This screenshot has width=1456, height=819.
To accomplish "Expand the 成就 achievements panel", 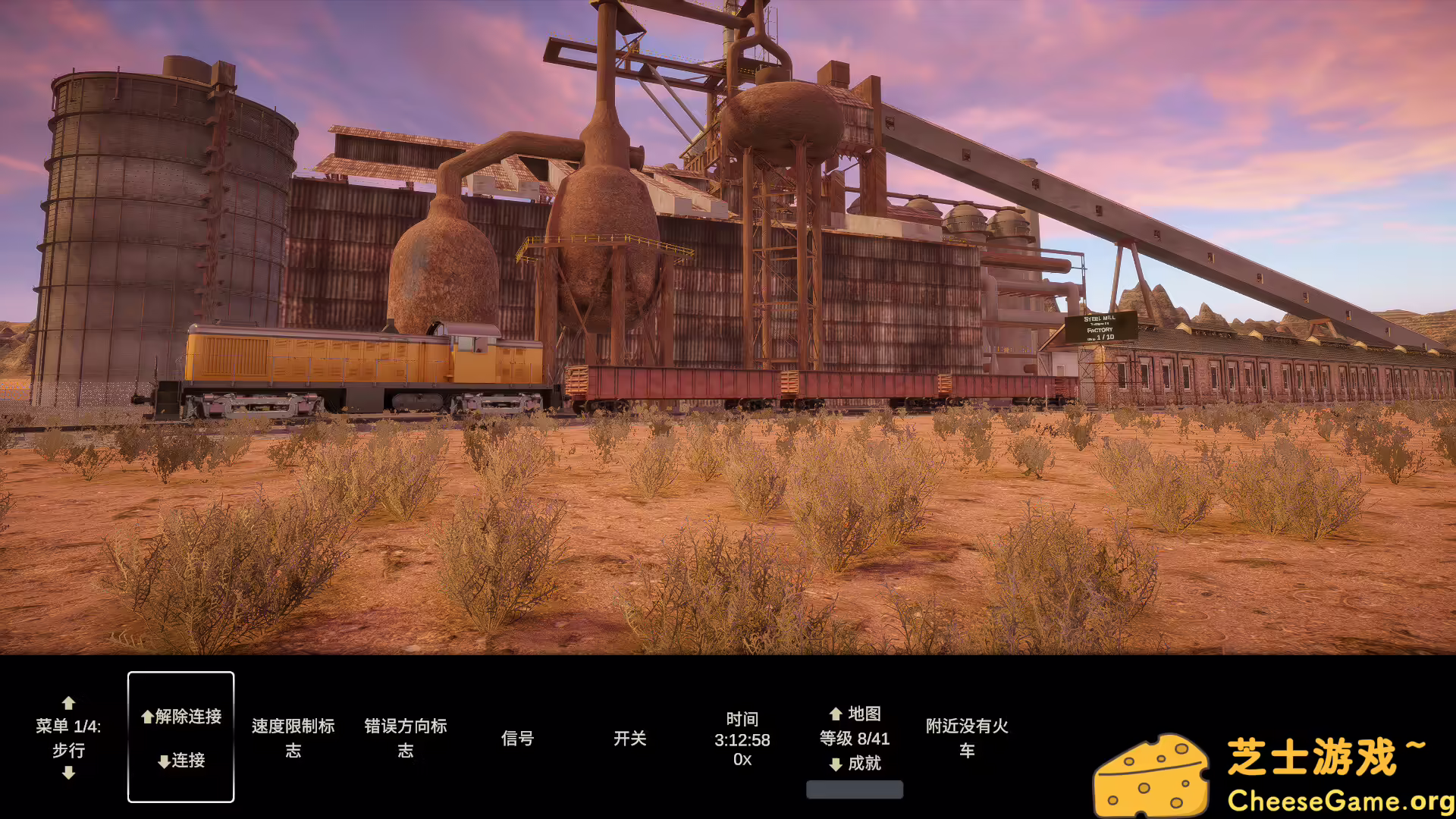I will [864, 764].
